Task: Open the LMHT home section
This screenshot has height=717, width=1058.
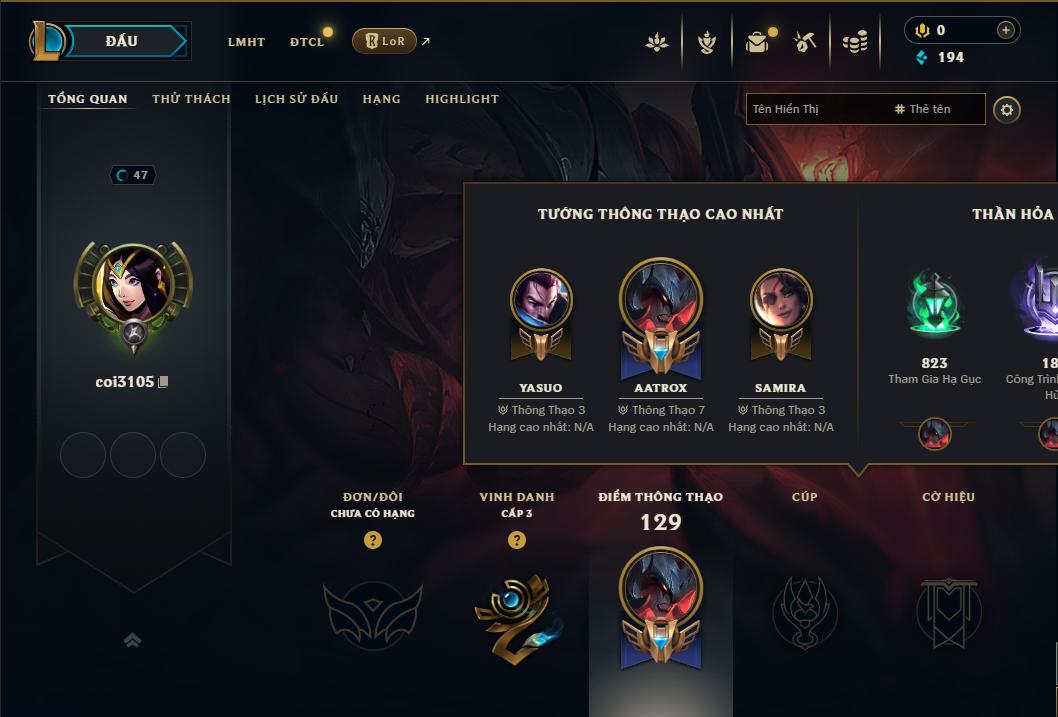Action: 246,42
